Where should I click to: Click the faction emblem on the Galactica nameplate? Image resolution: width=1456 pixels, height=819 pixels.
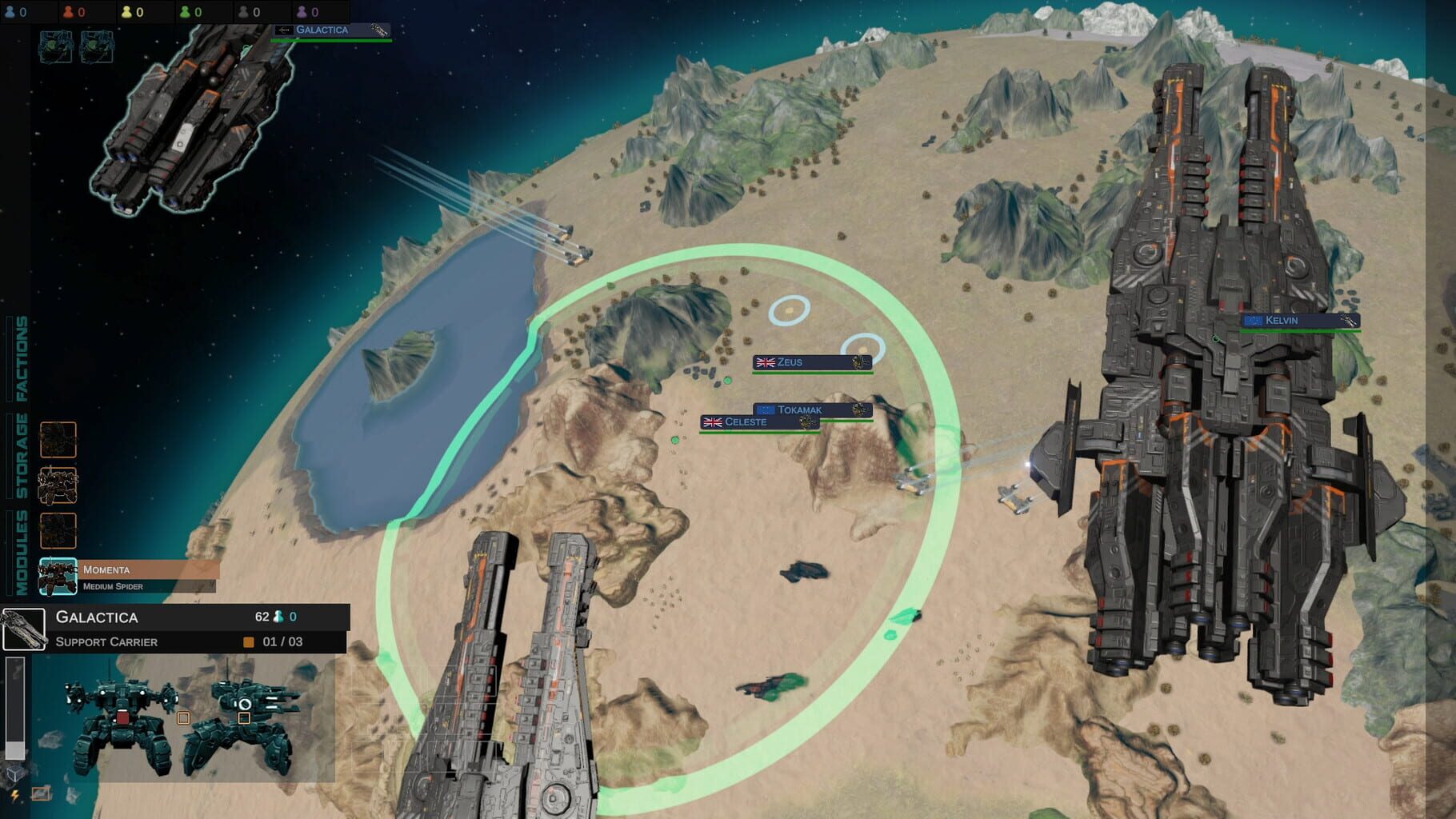(285, 30)
